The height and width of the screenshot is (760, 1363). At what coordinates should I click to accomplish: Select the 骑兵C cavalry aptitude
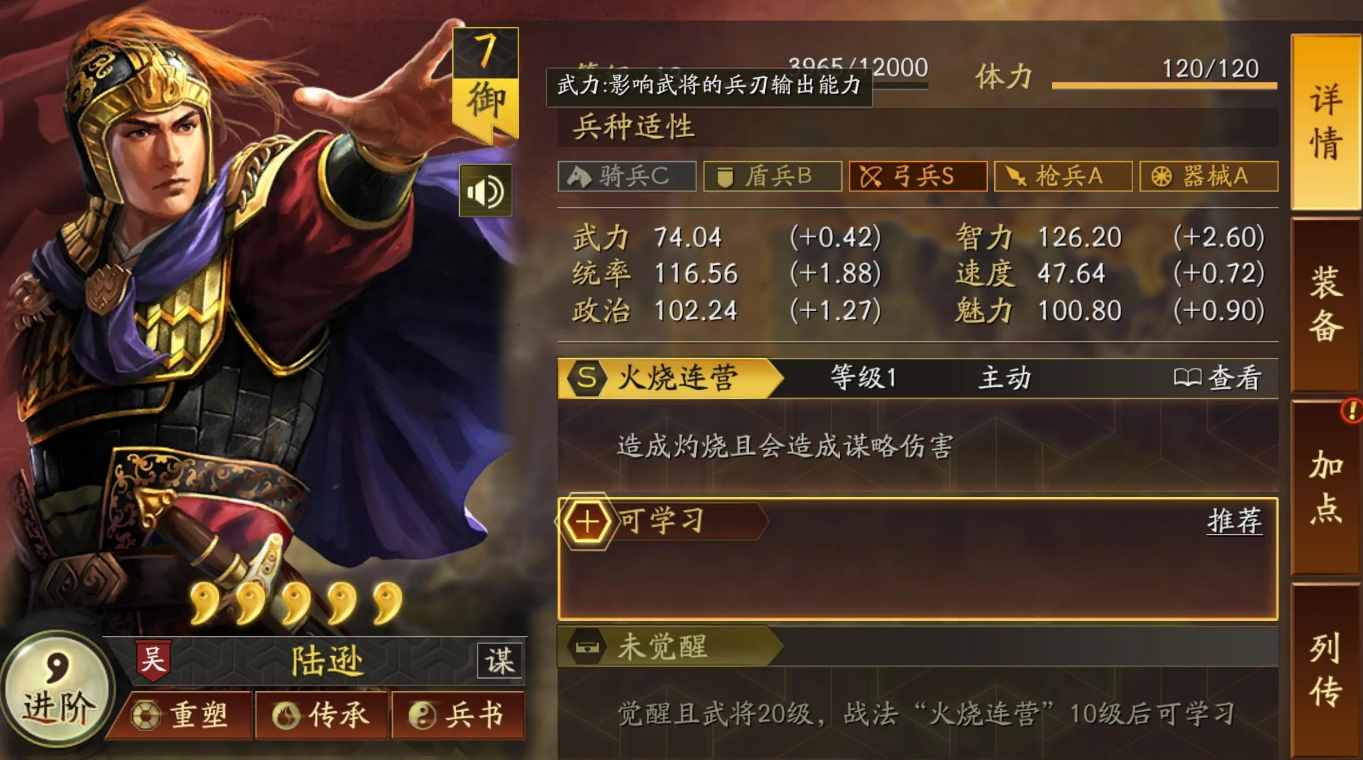626,176
